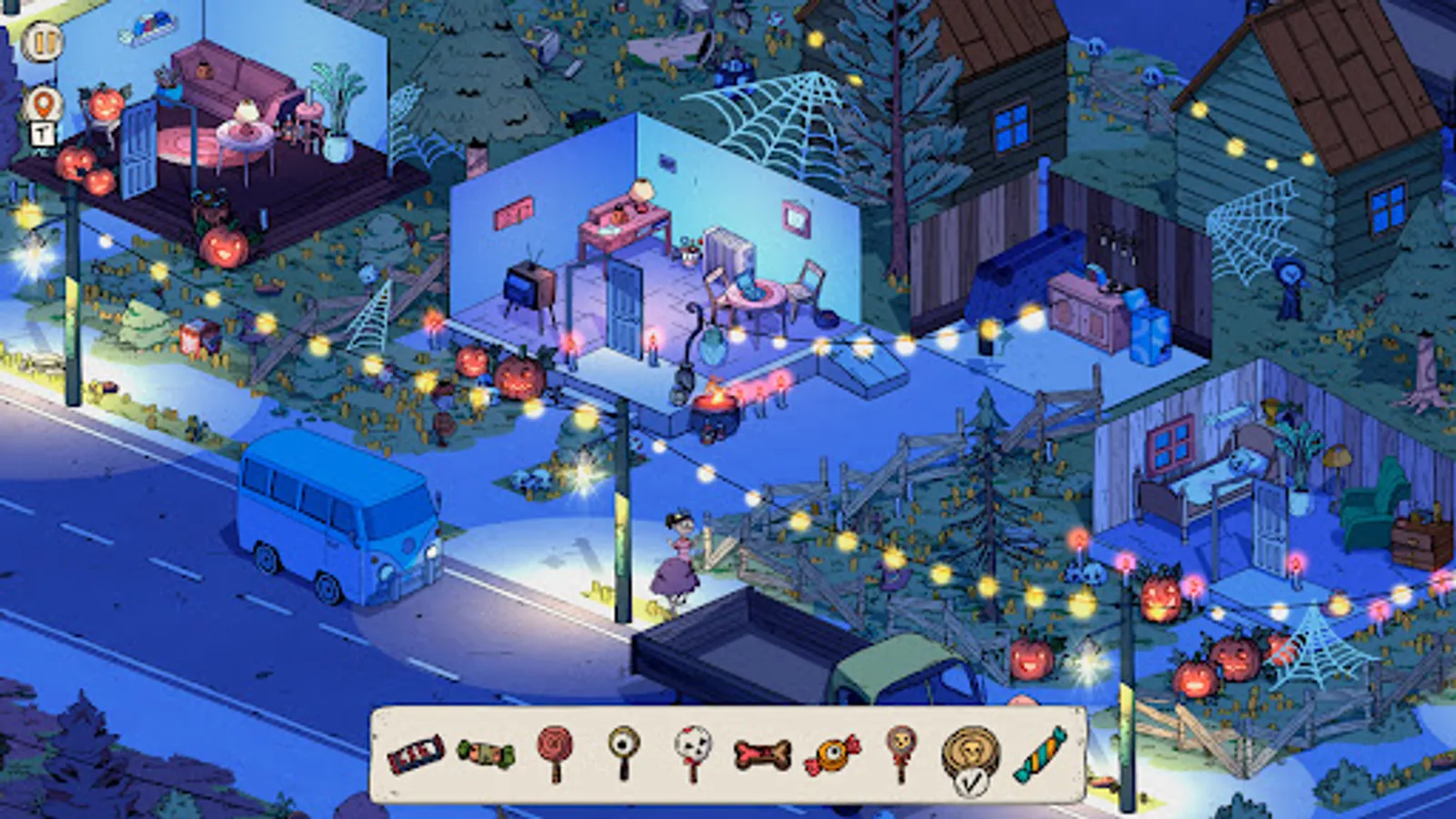Tap the orange eyeball candy icon
This screenshot has width=1456, height=819.
tap(830, 753)
